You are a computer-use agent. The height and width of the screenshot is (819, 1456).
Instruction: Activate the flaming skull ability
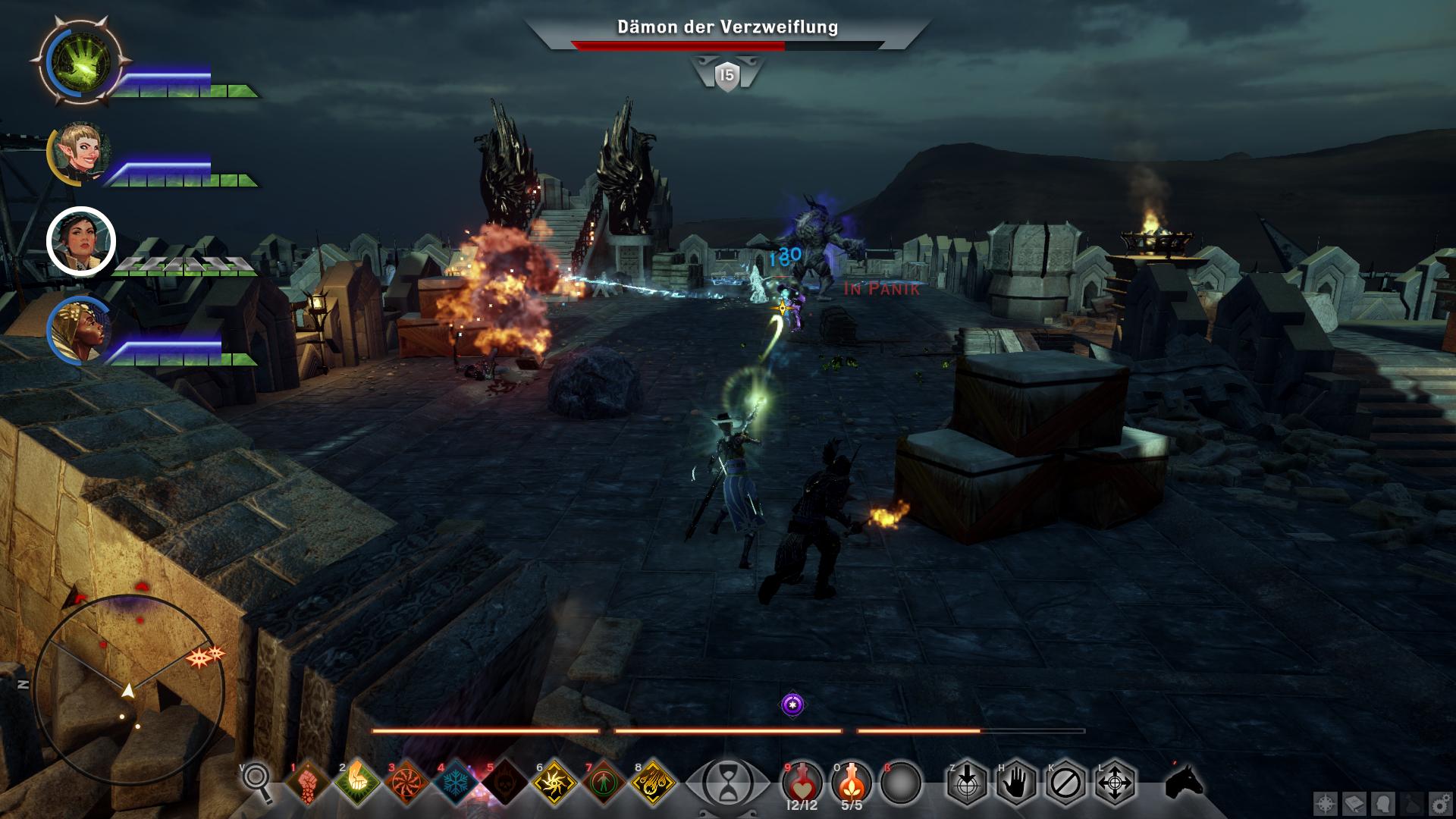pyautogui.click(x=505, y=782)
